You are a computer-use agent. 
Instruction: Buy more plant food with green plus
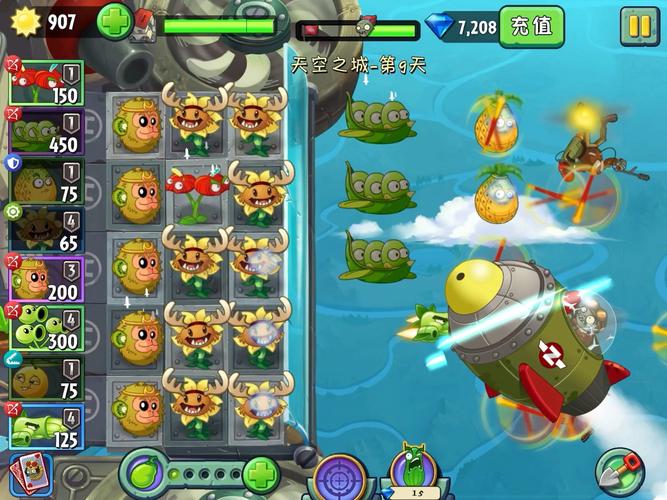(x=260, y=473)
